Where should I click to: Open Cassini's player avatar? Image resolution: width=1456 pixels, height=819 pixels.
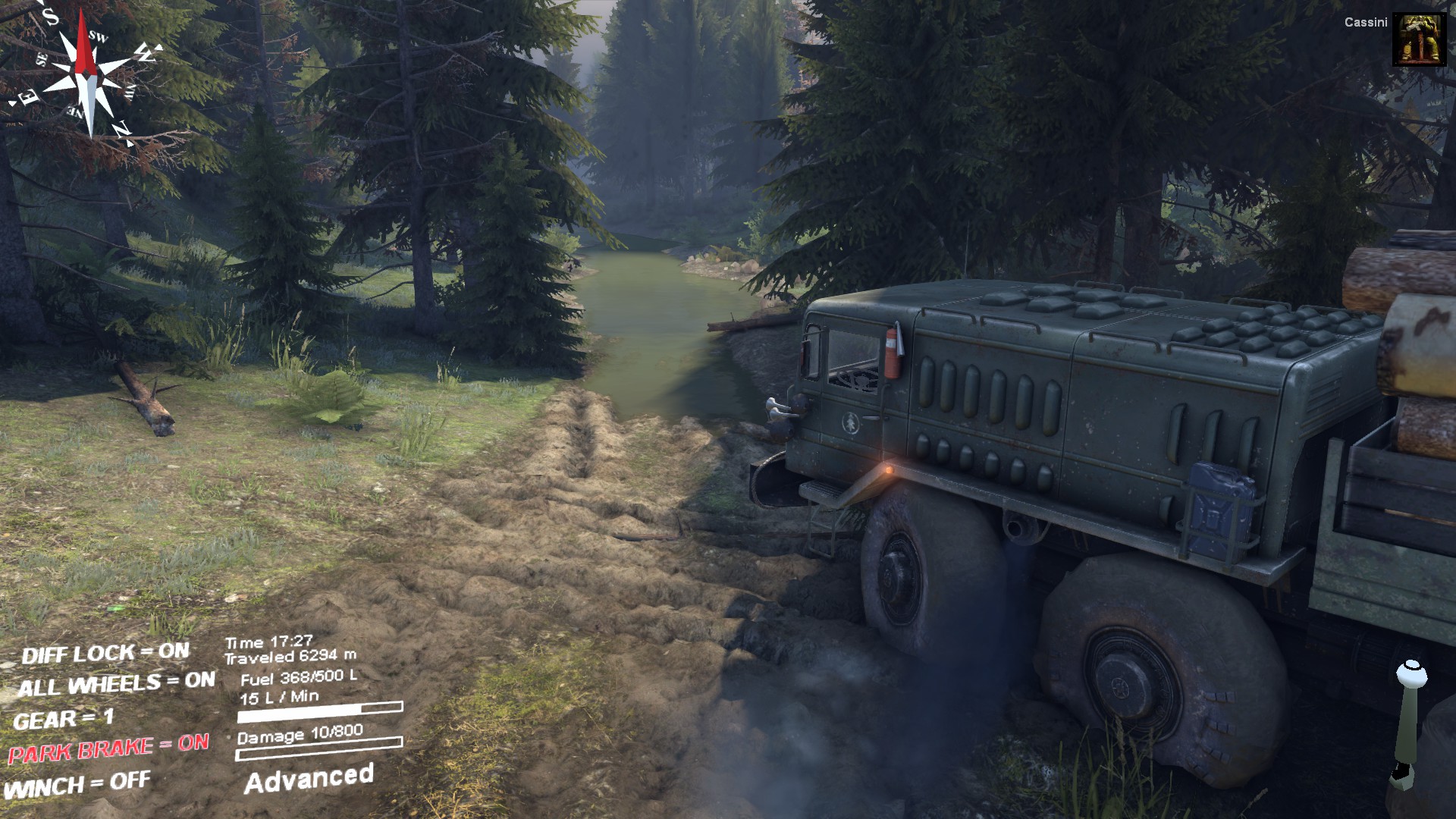(1419, 39)
